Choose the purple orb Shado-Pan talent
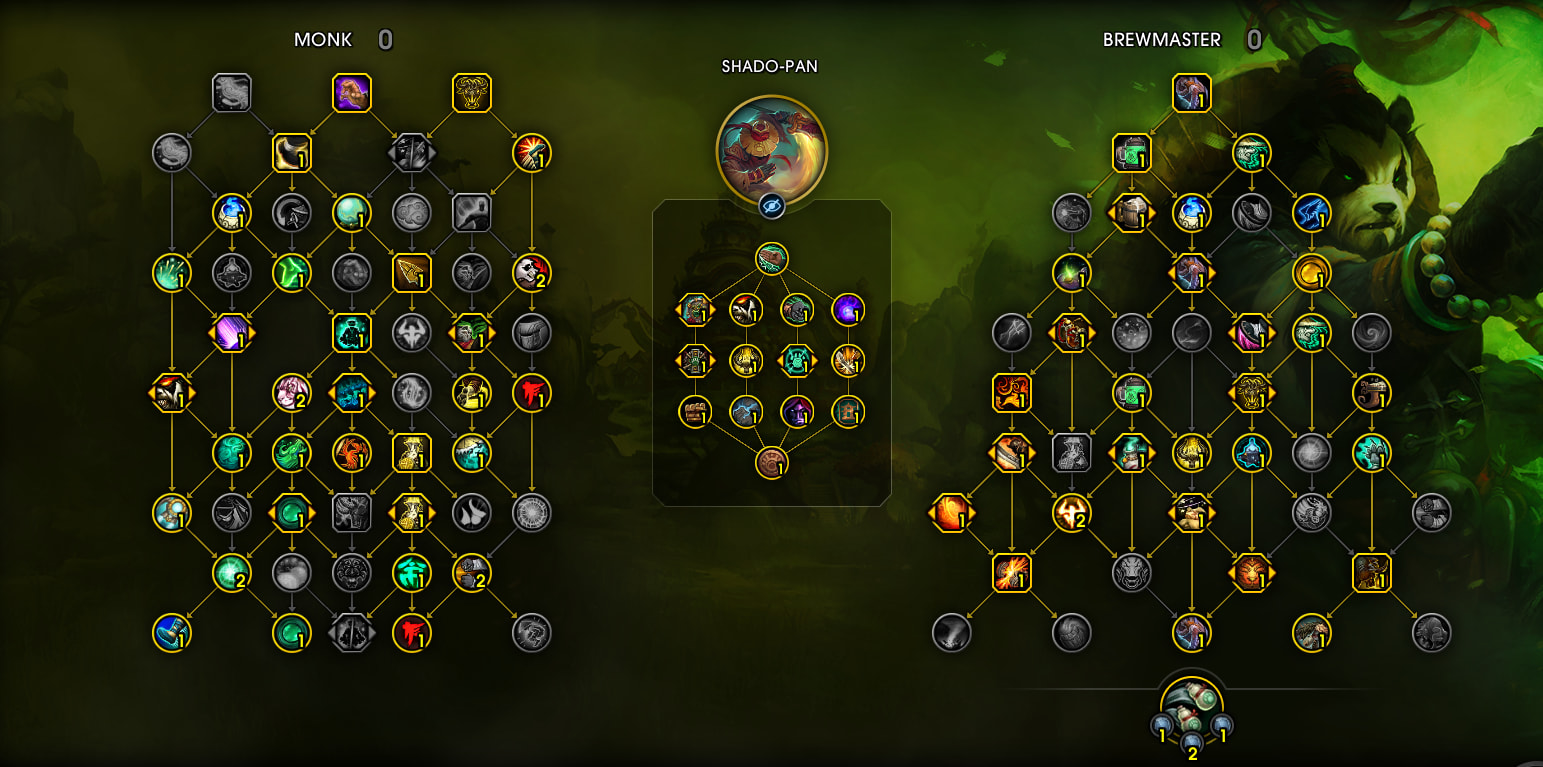 [x=848, y=309]
